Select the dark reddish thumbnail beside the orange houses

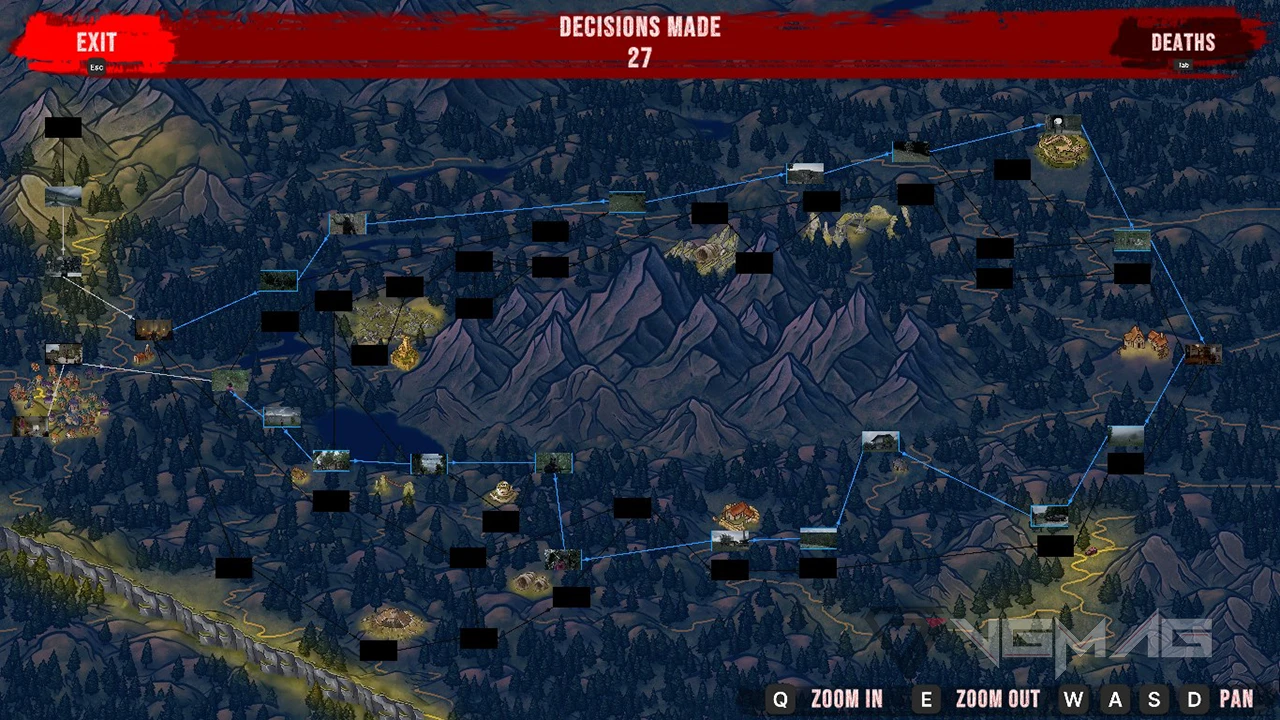coord(1202,352)
